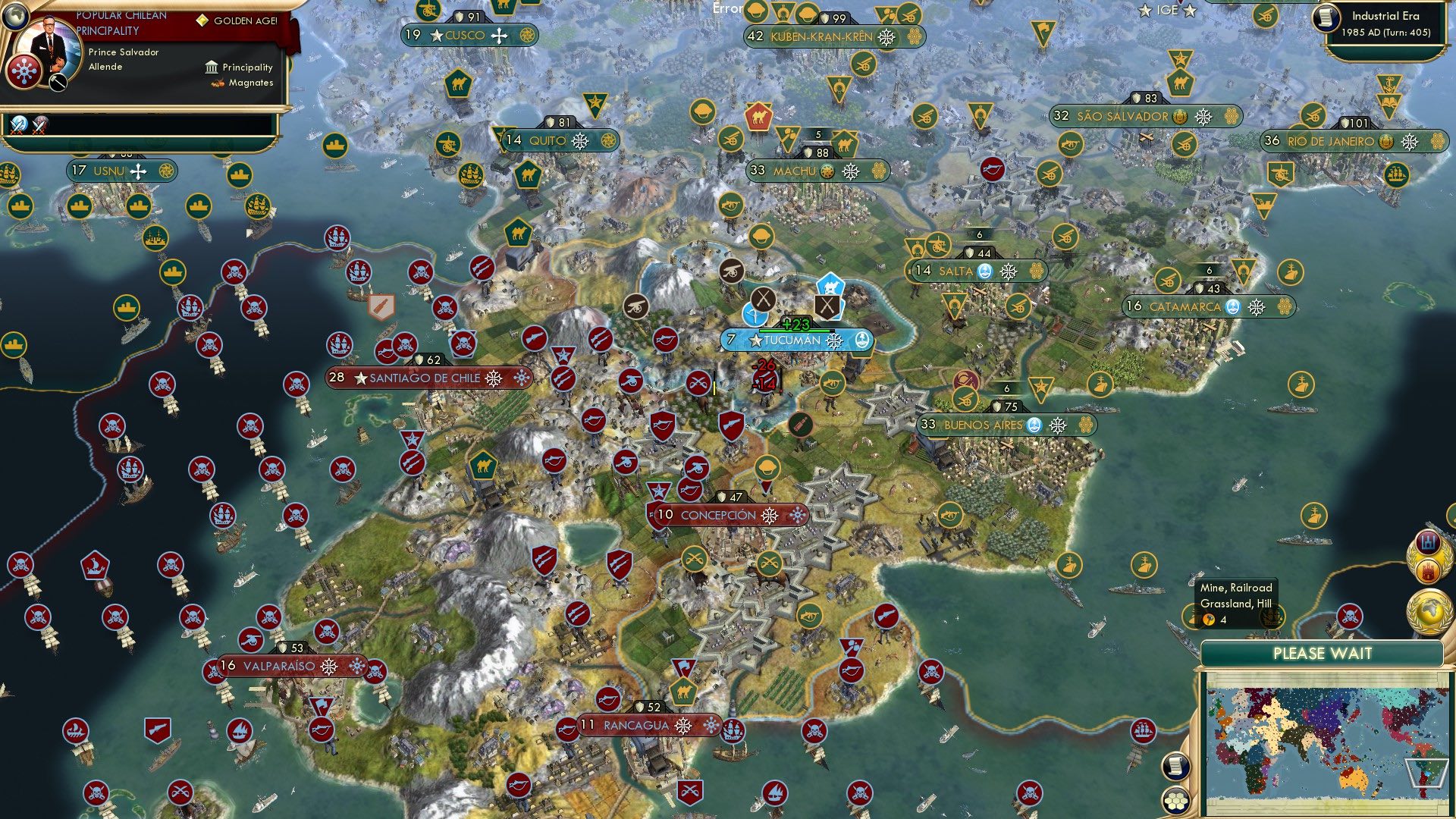Click the Principality government icon
Screen dimensions: 1456x819
[211, 67]
